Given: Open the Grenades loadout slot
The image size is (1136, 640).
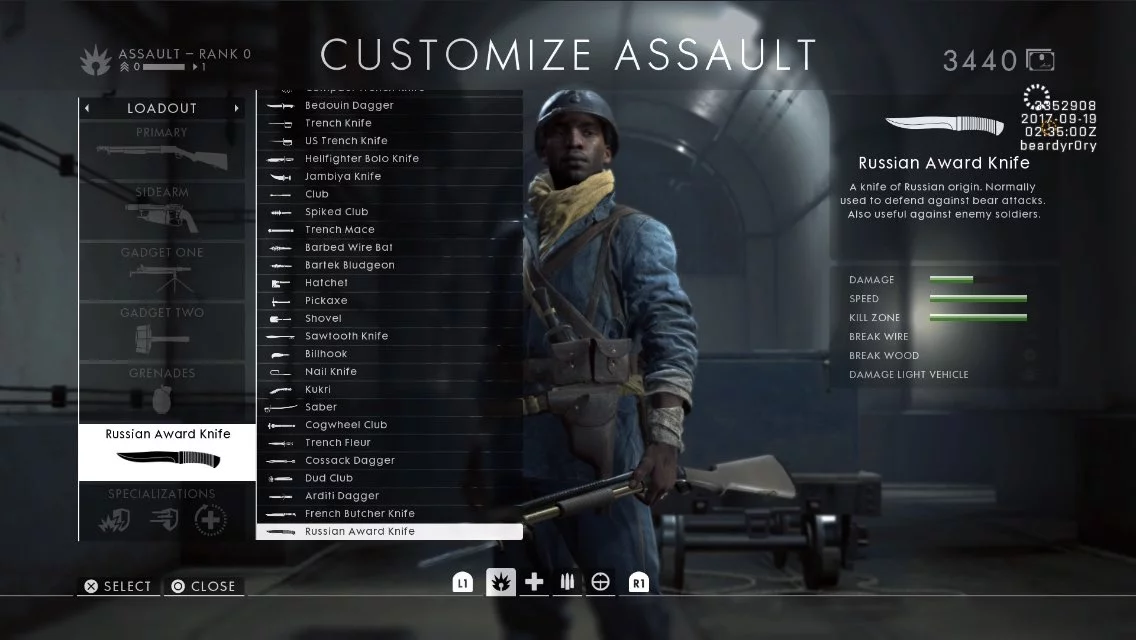Looking at the screenshot, I should point(162,391).
